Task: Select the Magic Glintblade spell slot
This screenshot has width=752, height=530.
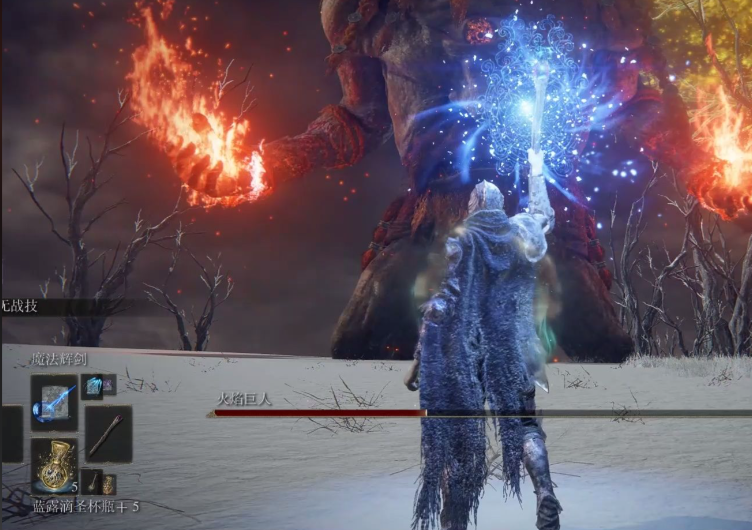Action: pyautogui.click(x=54, y=402)
